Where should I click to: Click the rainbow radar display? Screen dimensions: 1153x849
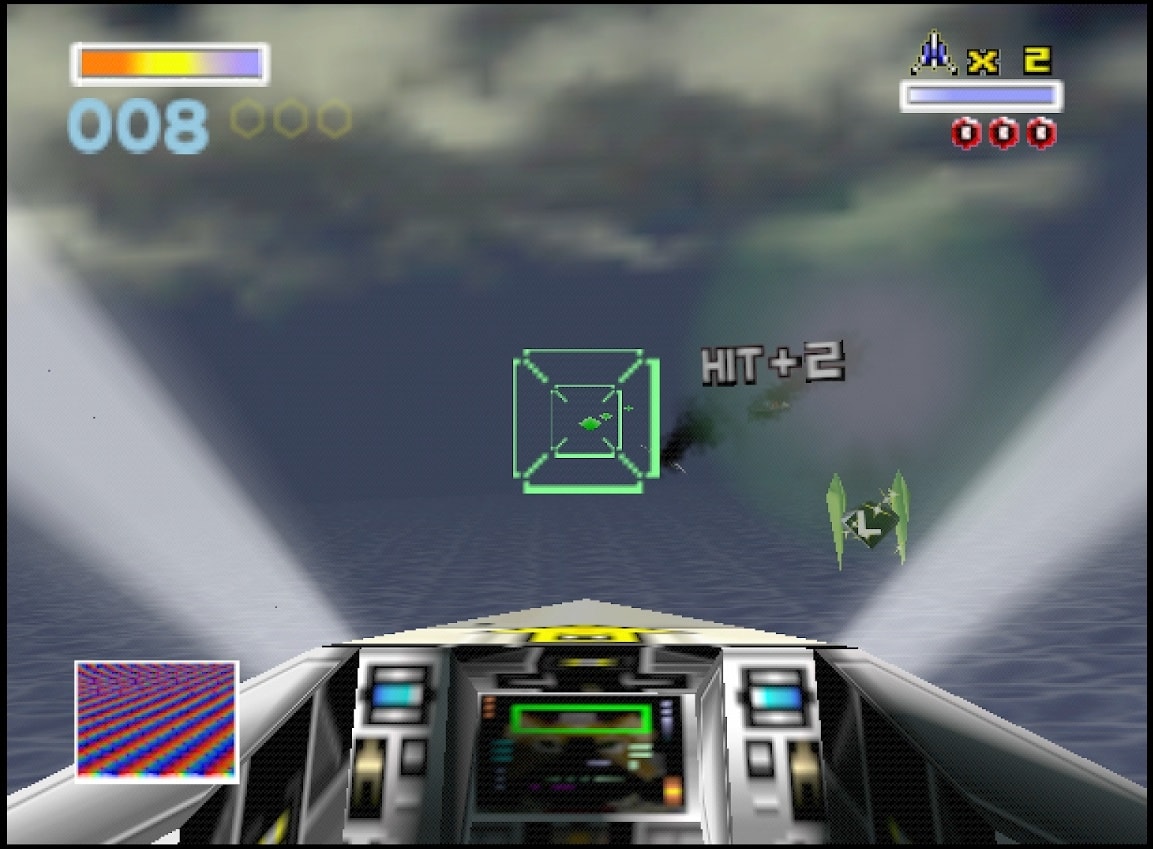pyautogui.click(x=157, y=721)
